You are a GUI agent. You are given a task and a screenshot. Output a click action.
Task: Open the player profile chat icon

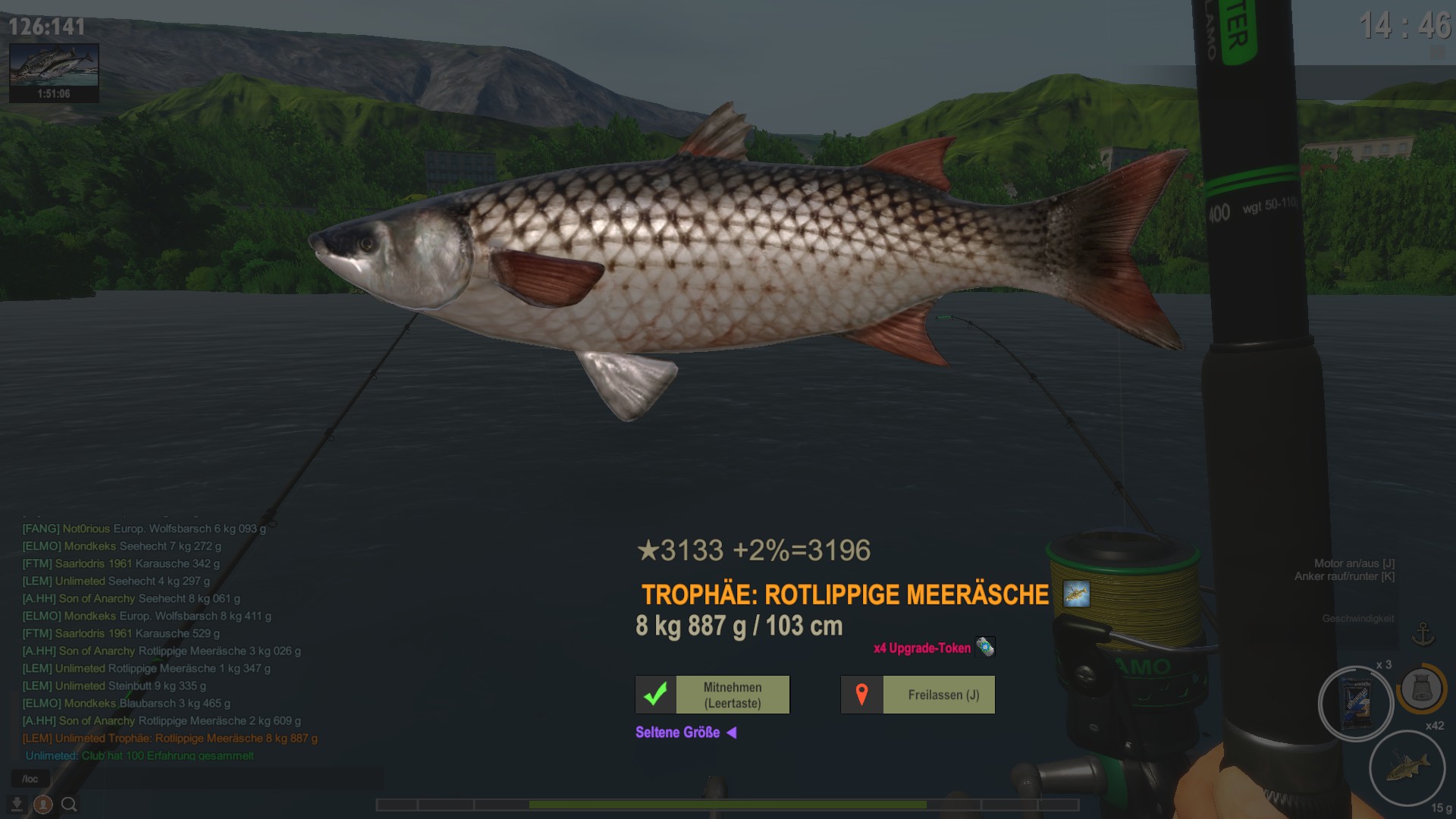coord(43,804)
